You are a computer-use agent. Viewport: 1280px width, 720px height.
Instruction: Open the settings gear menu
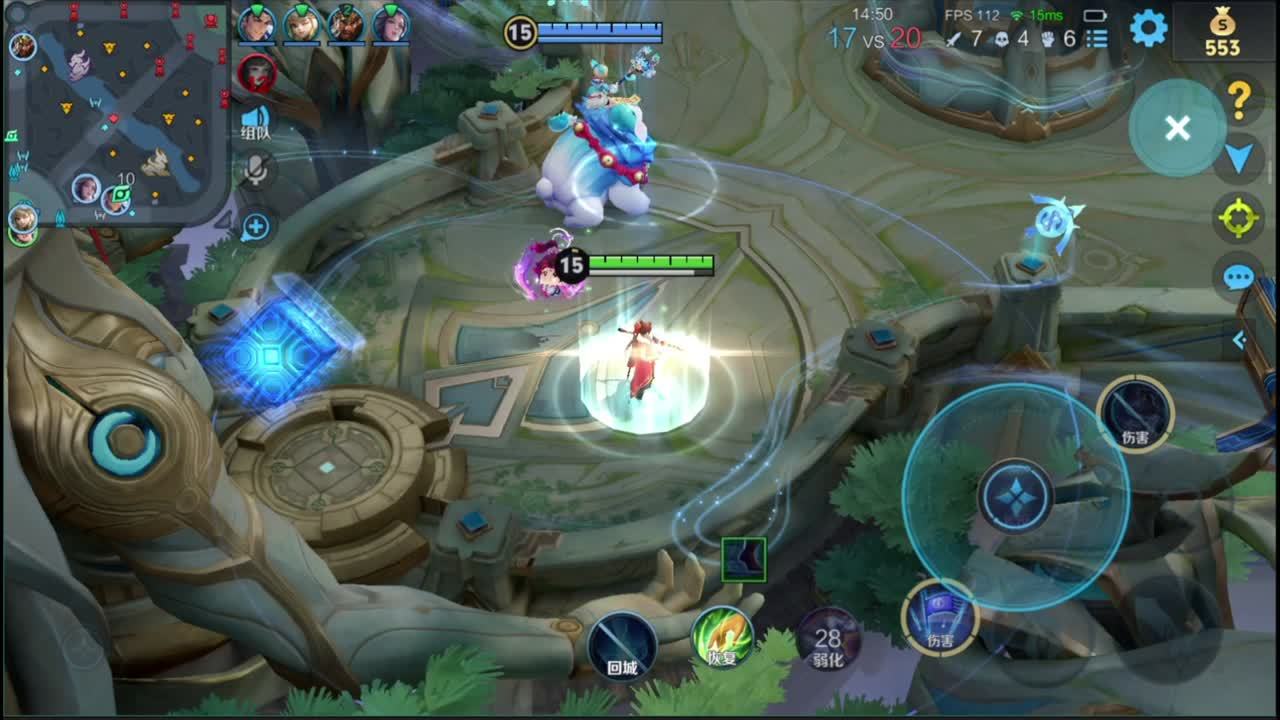[x=1148, y=28]
